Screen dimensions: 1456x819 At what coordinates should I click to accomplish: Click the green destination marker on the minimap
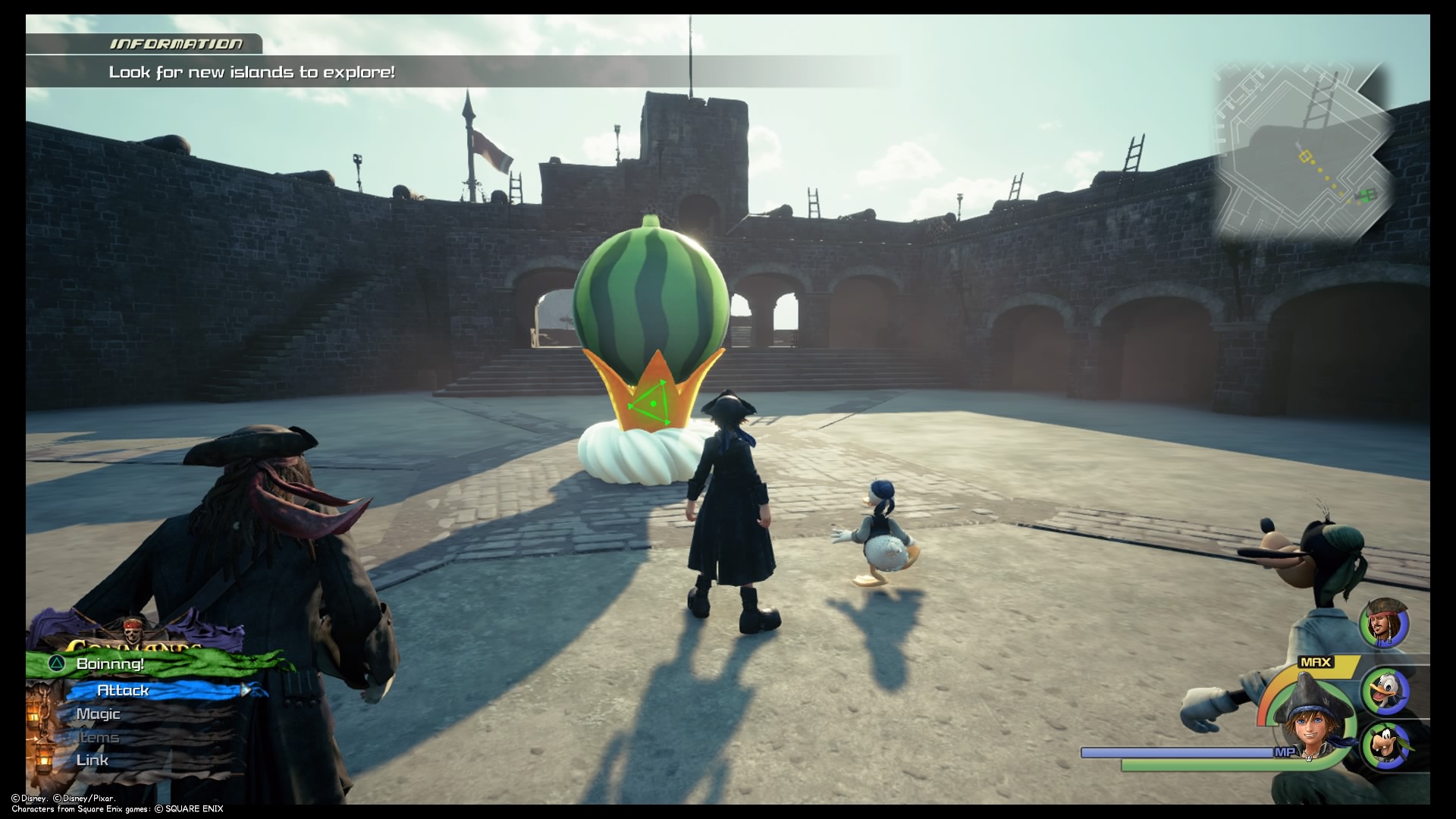pos(1367,196)
